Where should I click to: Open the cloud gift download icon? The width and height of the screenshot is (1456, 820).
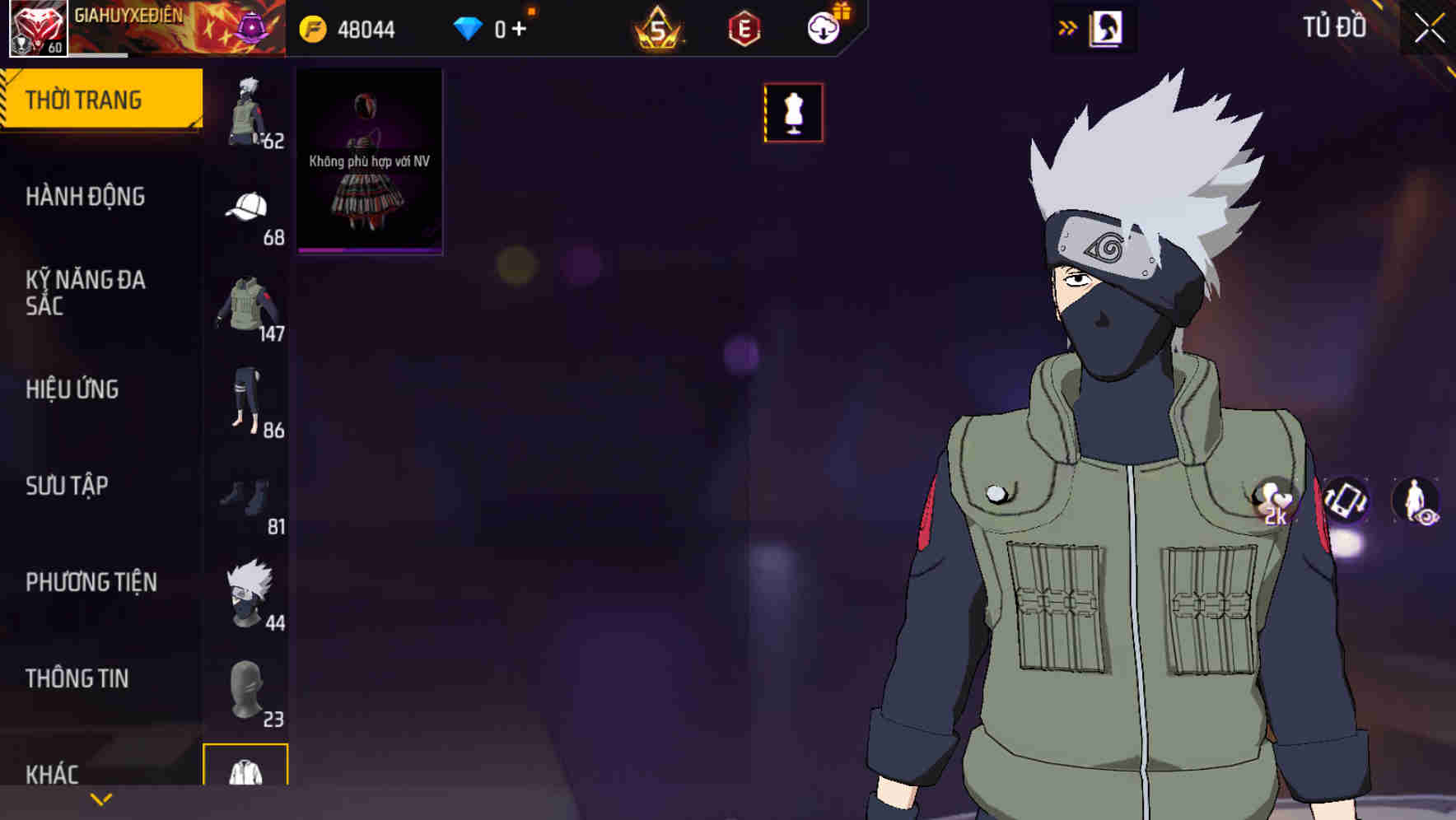pos(823,26)
